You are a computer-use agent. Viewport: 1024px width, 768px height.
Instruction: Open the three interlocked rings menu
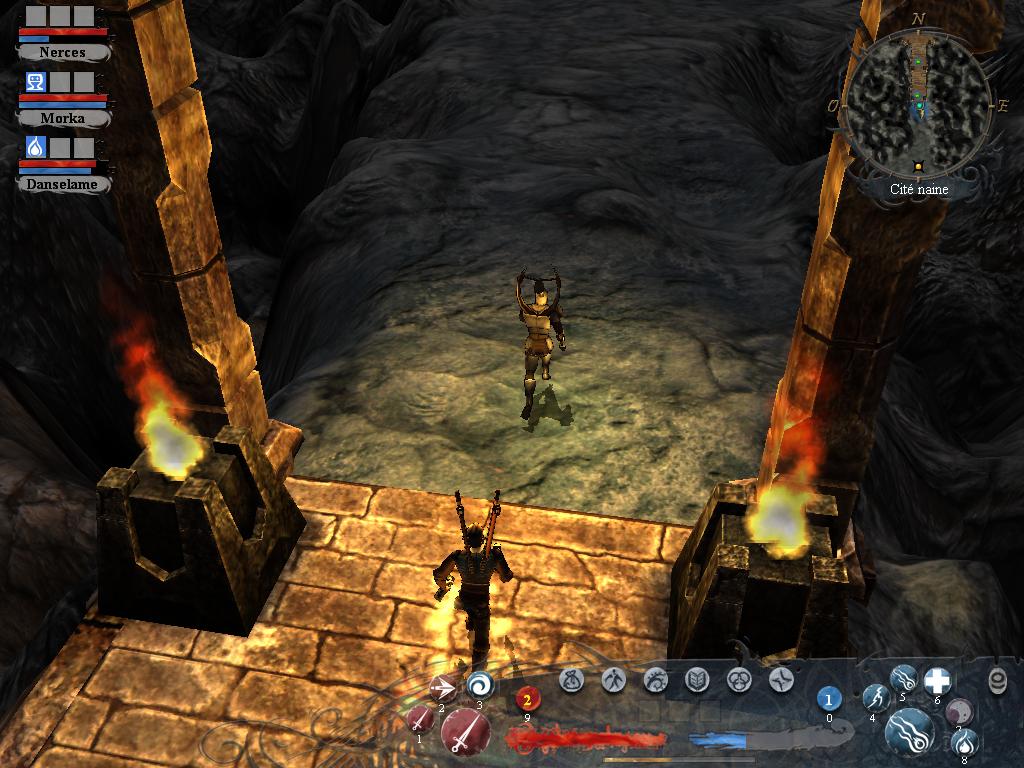click(739, 681)
